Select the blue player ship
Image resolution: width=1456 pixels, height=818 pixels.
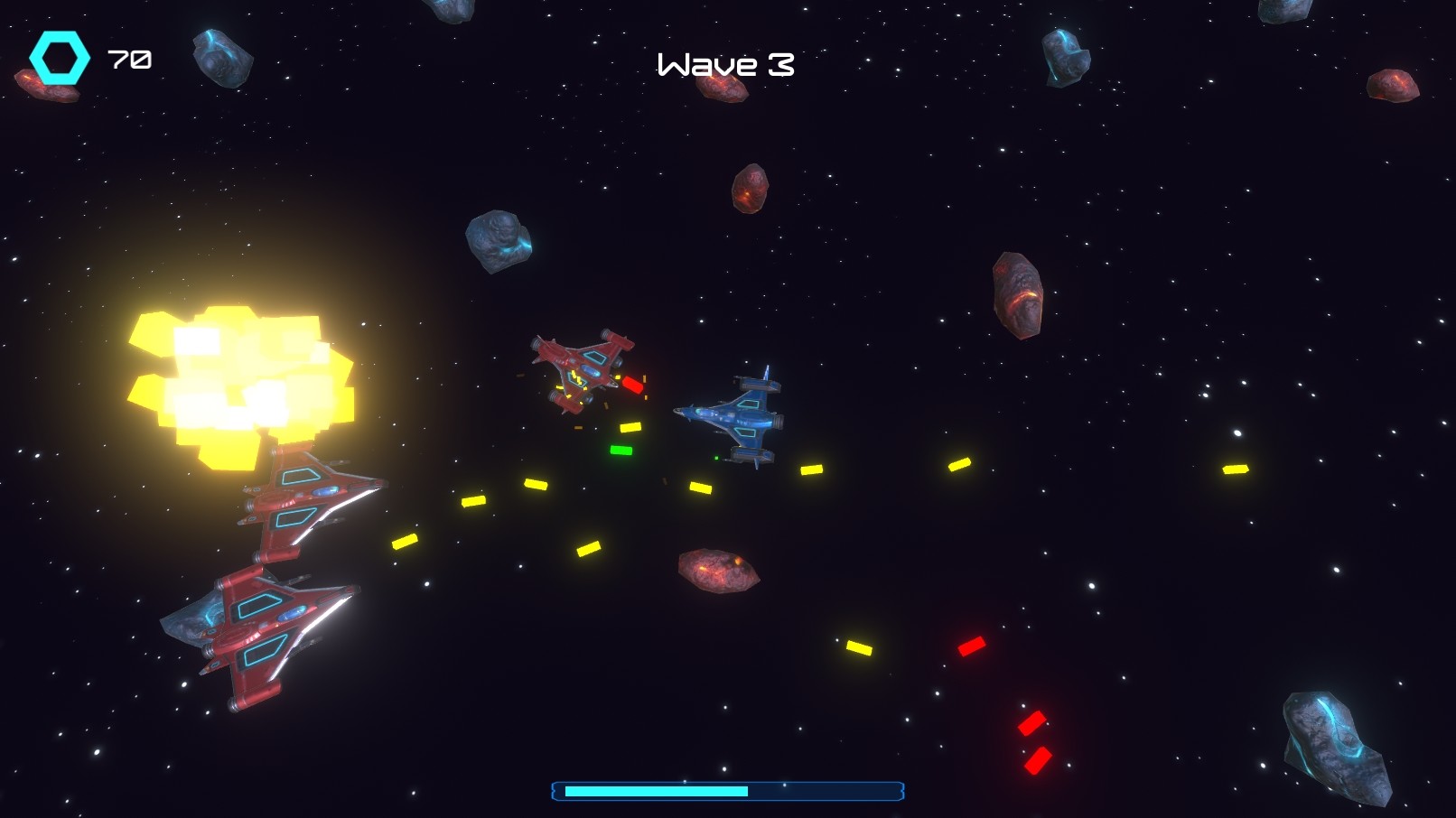tap(741, 414)
